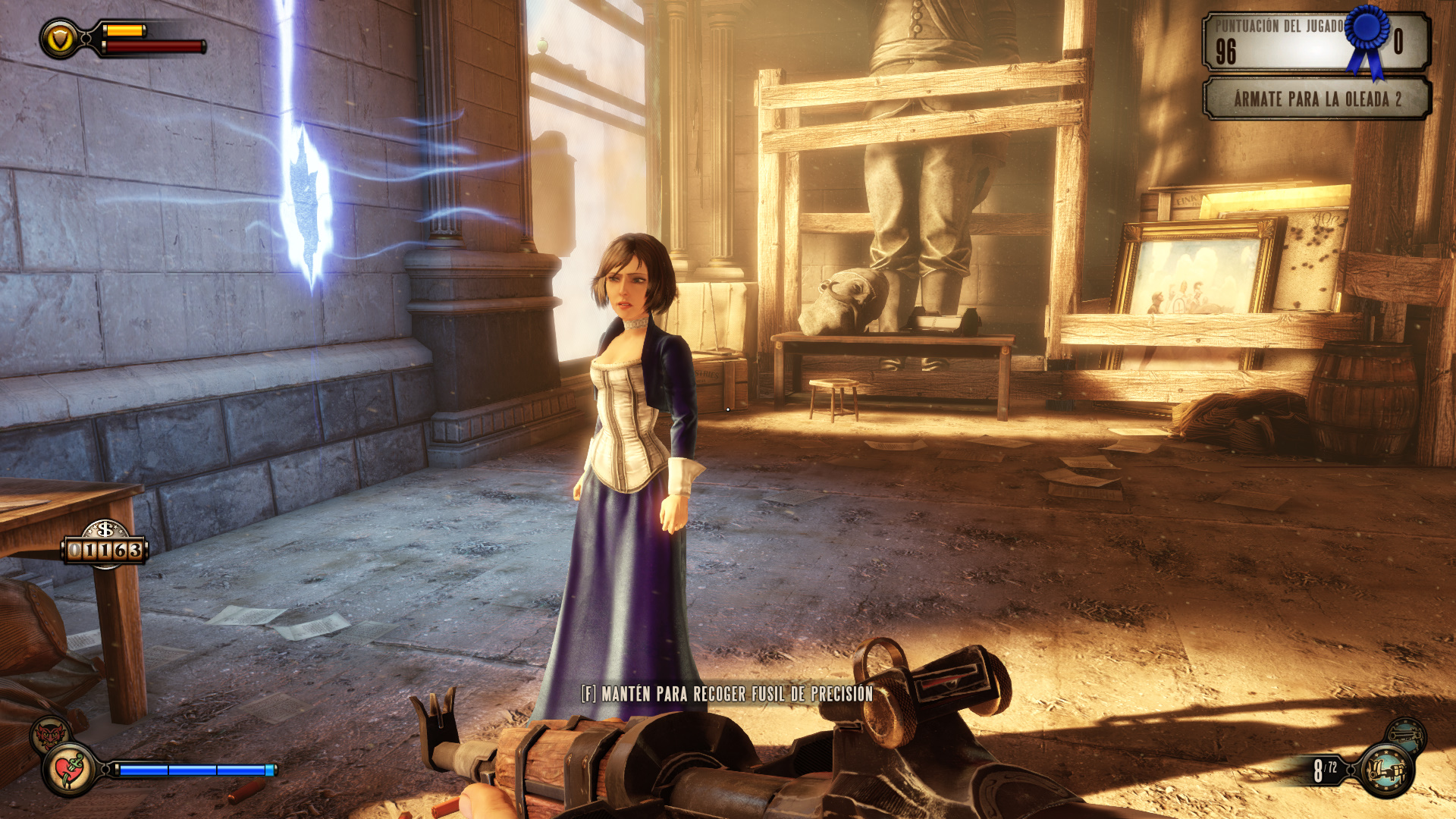The image size is (1456, 819).
Task: Open the "Ármate para la oleada 2" objective
Action: click(1316, 99)
